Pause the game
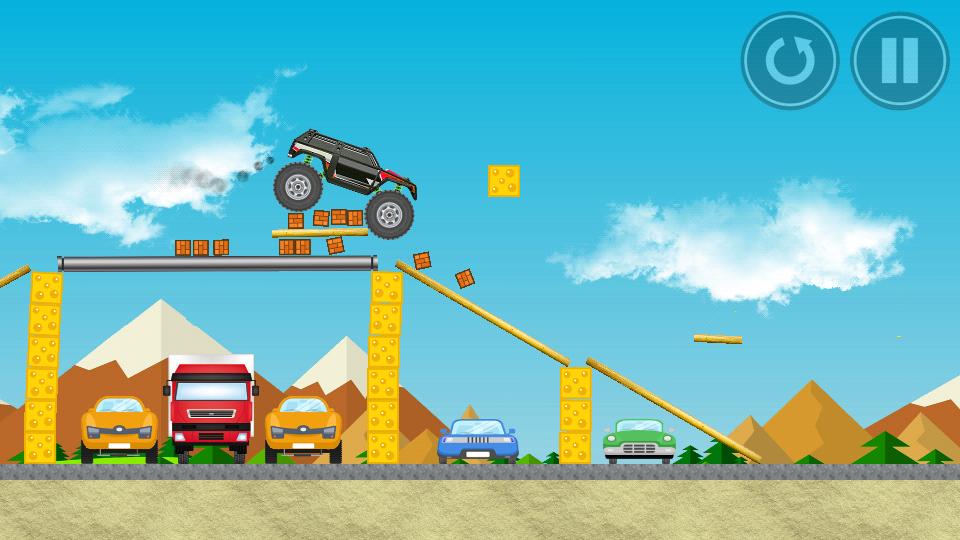This screenshot has height=540, width=960. (x=899, y=61)
